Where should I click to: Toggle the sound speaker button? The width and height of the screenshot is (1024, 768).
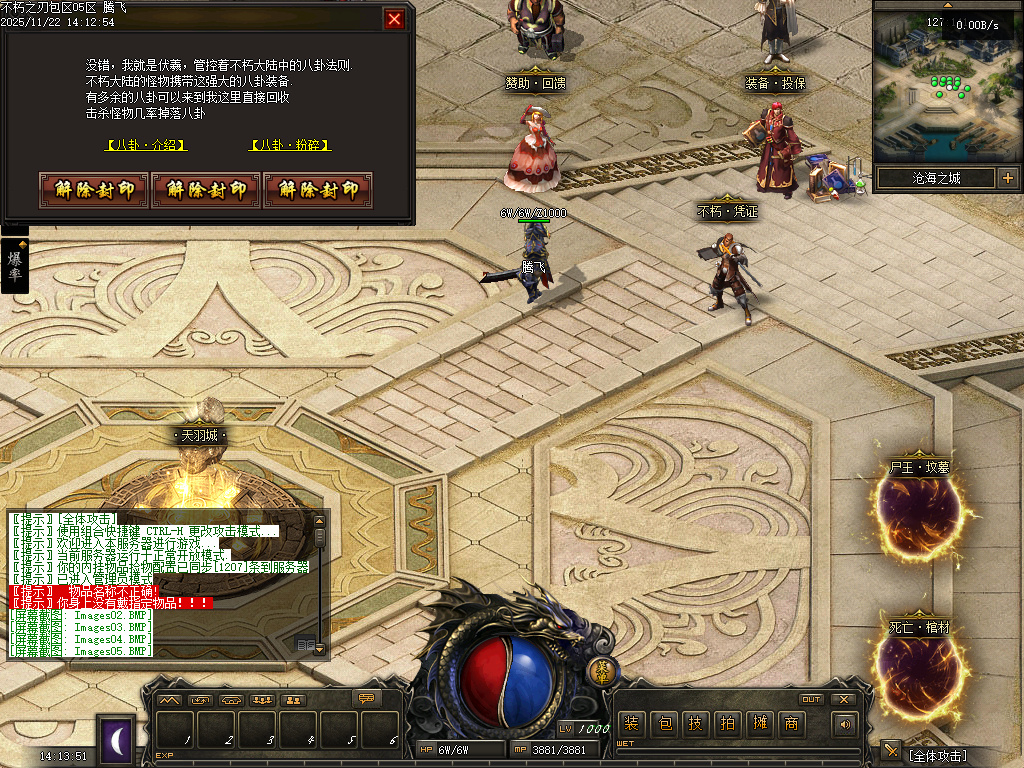coord(846,724)
